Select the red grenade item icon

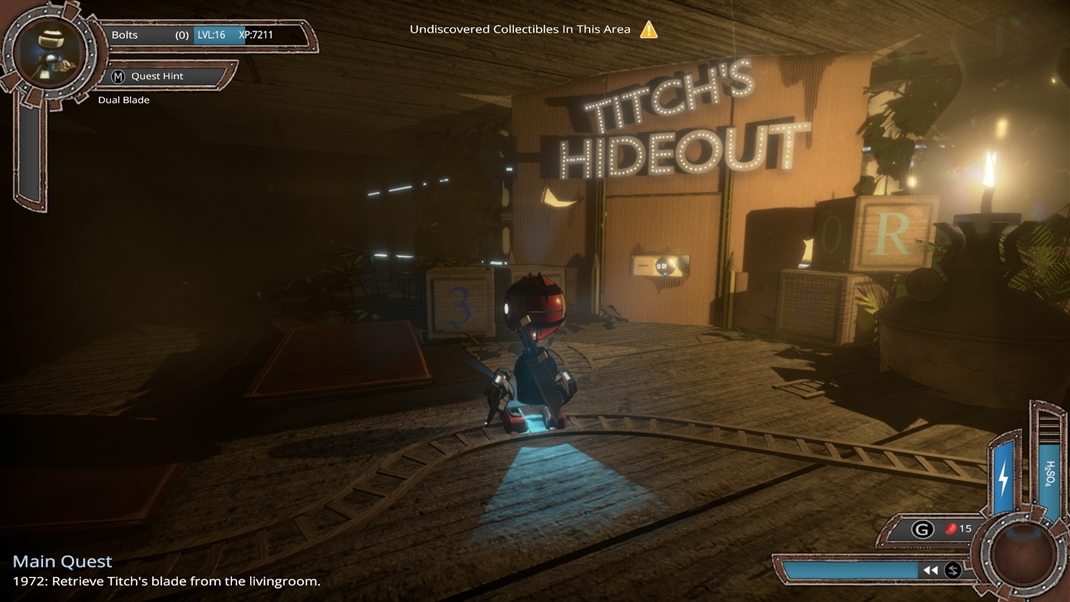951,528
